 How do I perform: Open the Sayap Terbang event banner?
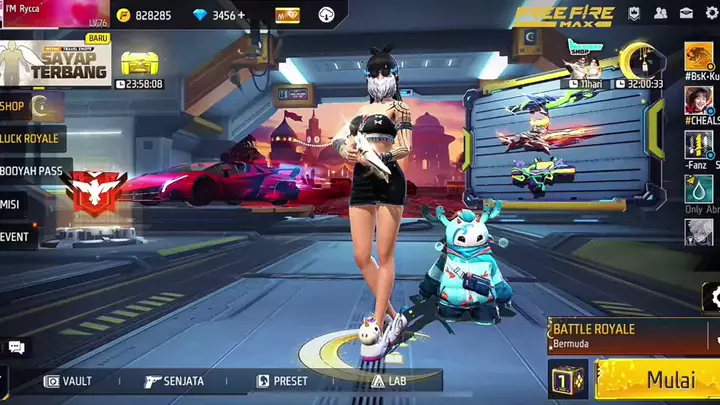tap(55, 62)
